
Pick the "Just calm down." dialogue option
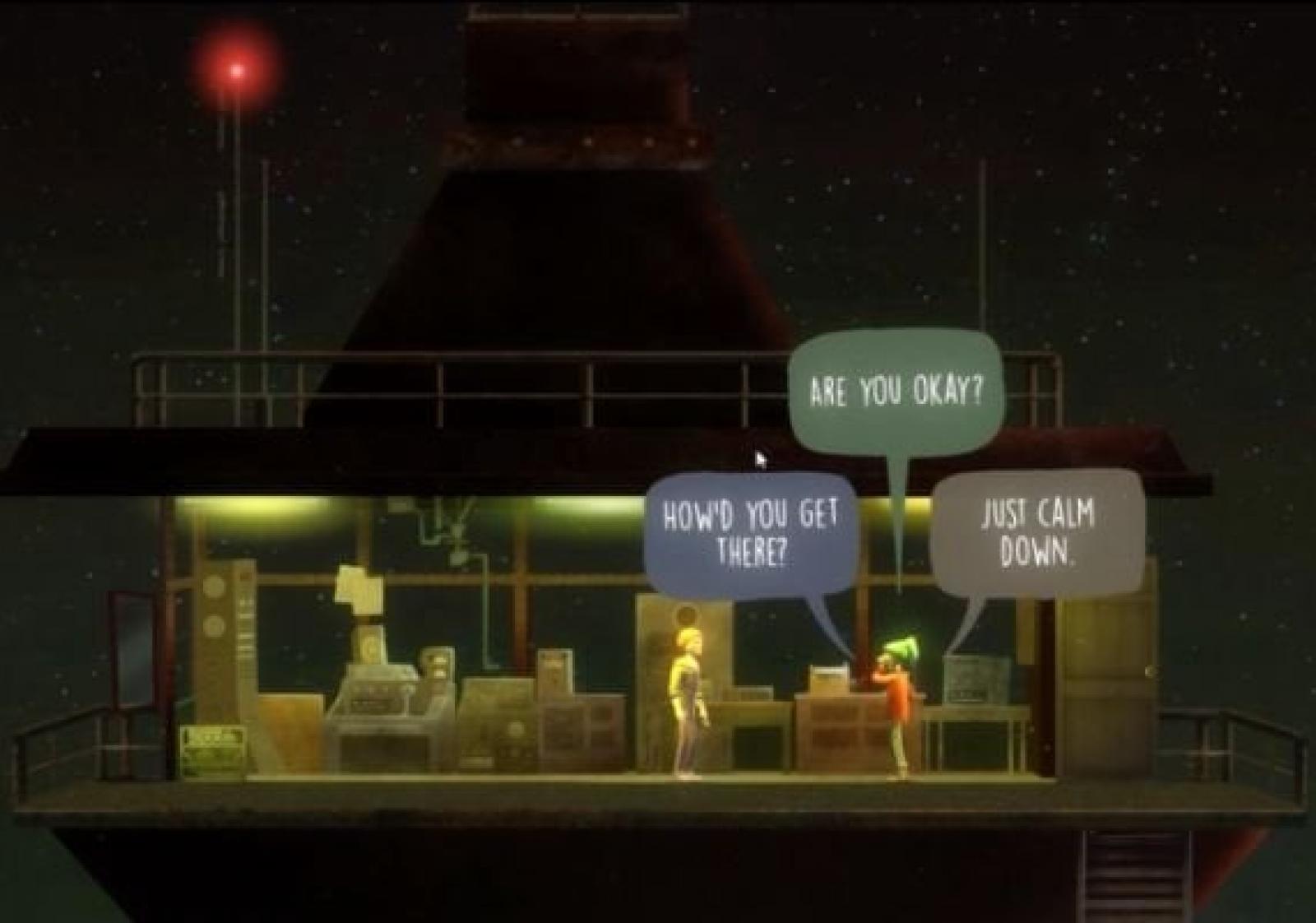(1038, 532)
